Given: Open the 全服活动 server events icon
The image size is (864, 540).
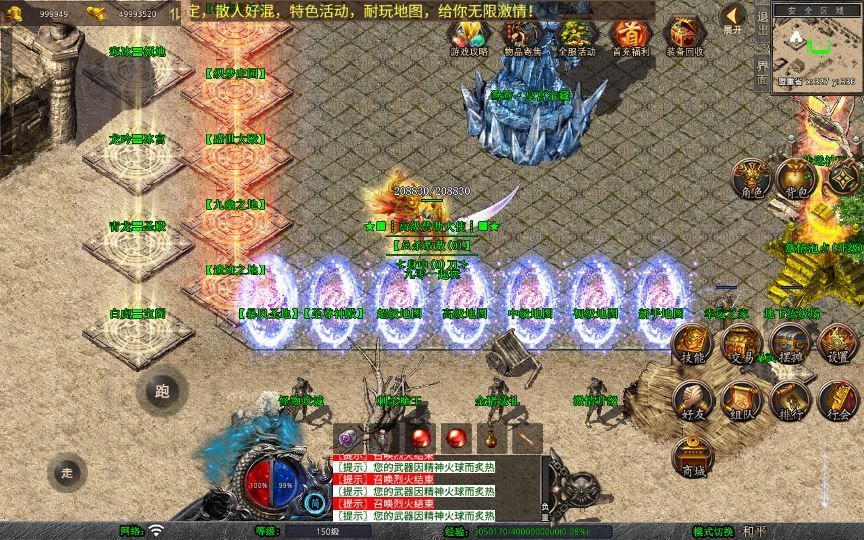Looking at the screenshot, I should [575, 36].
